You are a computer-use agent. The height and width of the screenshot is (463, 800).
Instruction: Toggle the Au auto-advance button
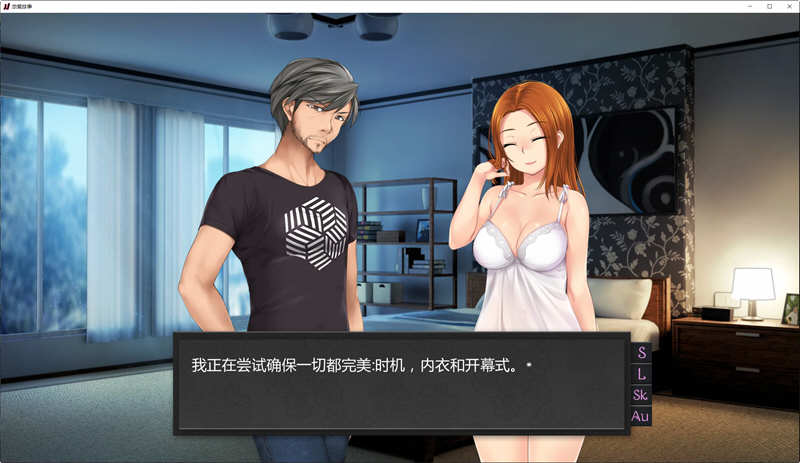tap(641, 416)
